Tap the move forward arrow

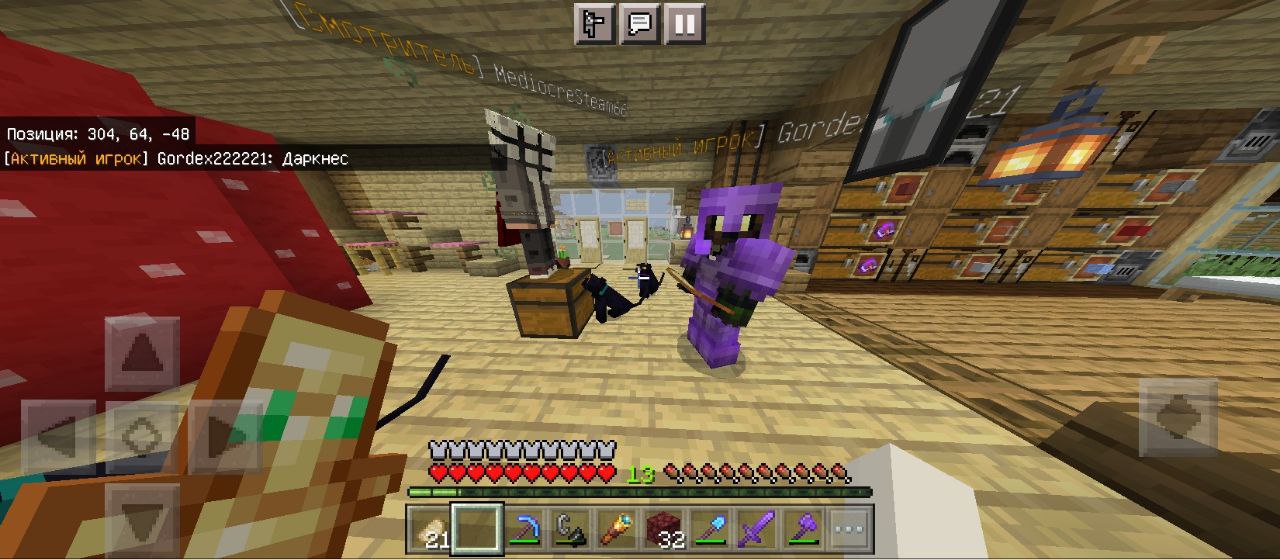click(142, 353)
